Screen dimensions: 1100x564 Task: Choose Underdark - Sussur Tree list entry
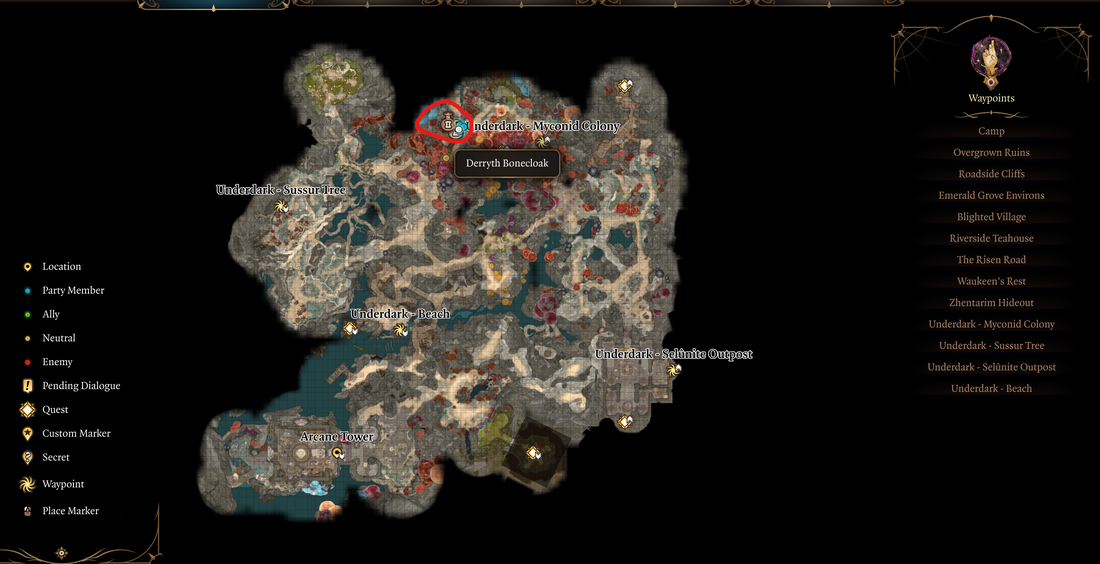[x=991, y=346]
